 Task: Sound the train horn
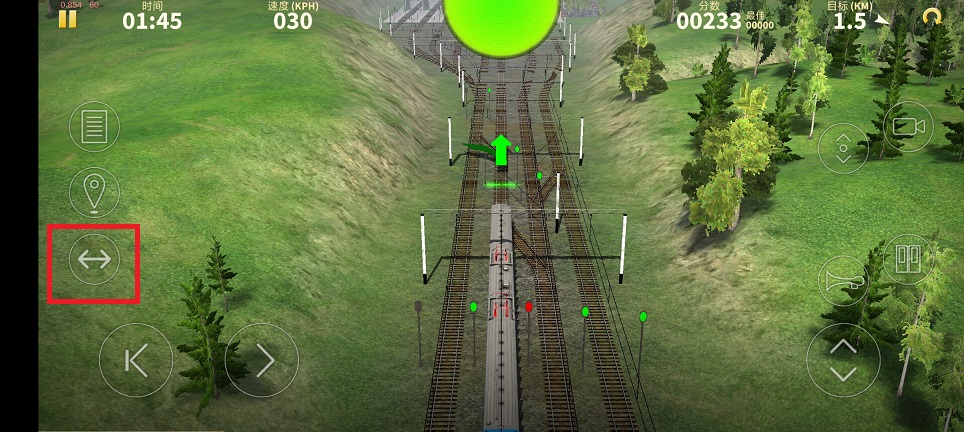tap(842, 281)
